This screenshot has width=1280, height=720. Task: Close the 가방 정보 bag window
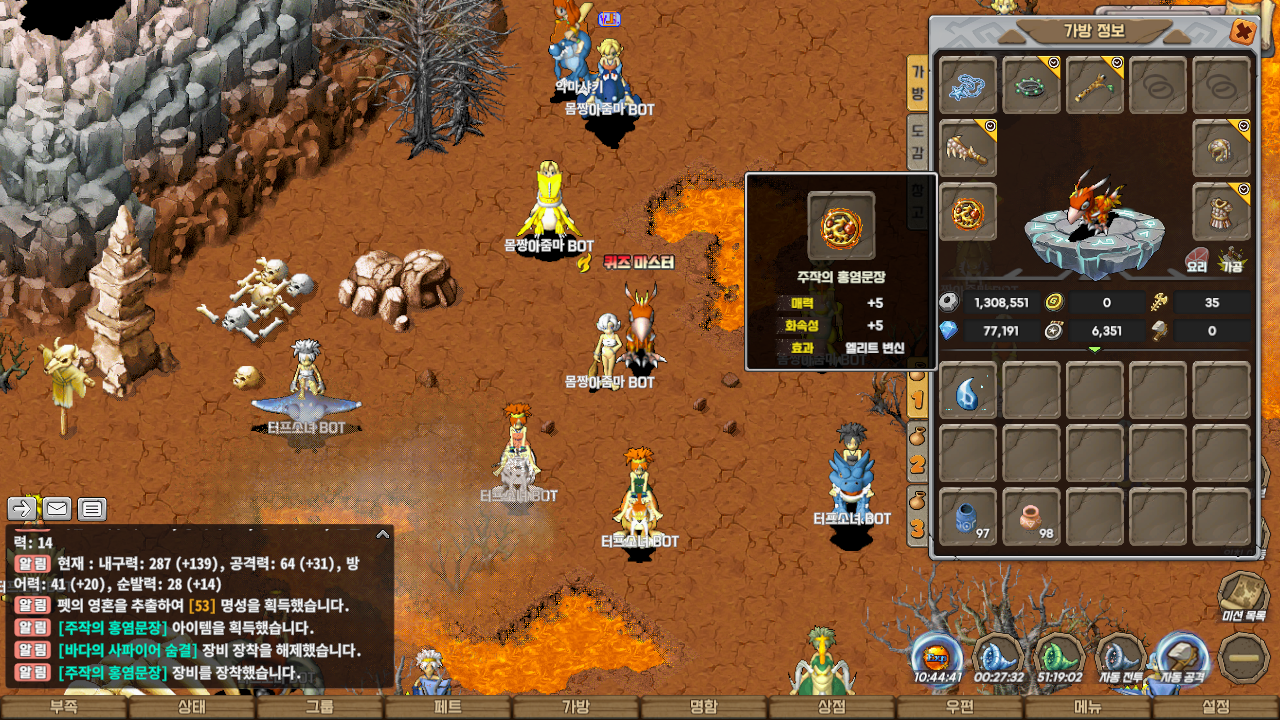click(1243, 32)
